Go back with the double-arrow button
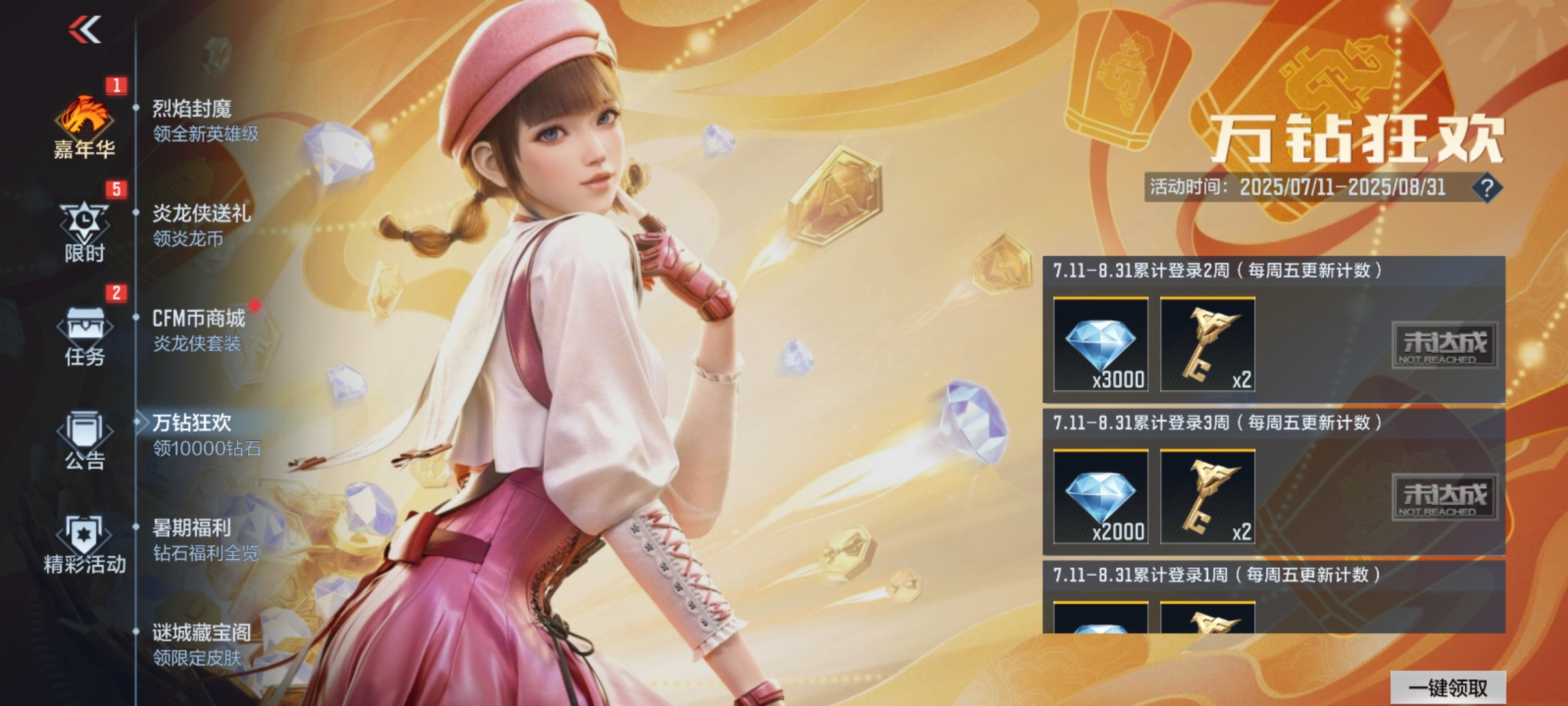Viewport: 1568px width, 706px height. pyautogui.click(x=85, y=30)
